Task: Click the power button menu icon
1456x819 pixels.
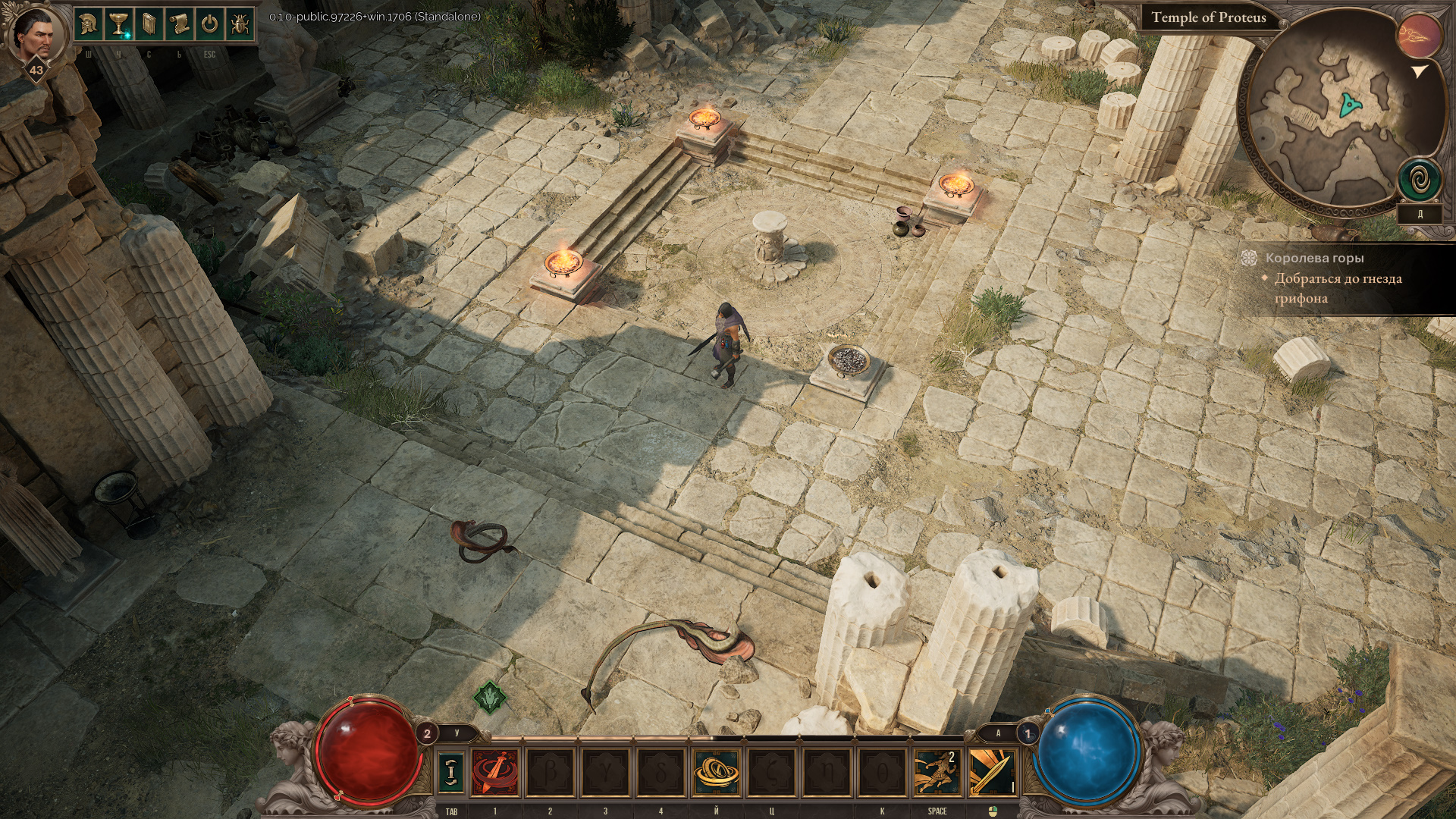Action: click(x=209, y=24)
